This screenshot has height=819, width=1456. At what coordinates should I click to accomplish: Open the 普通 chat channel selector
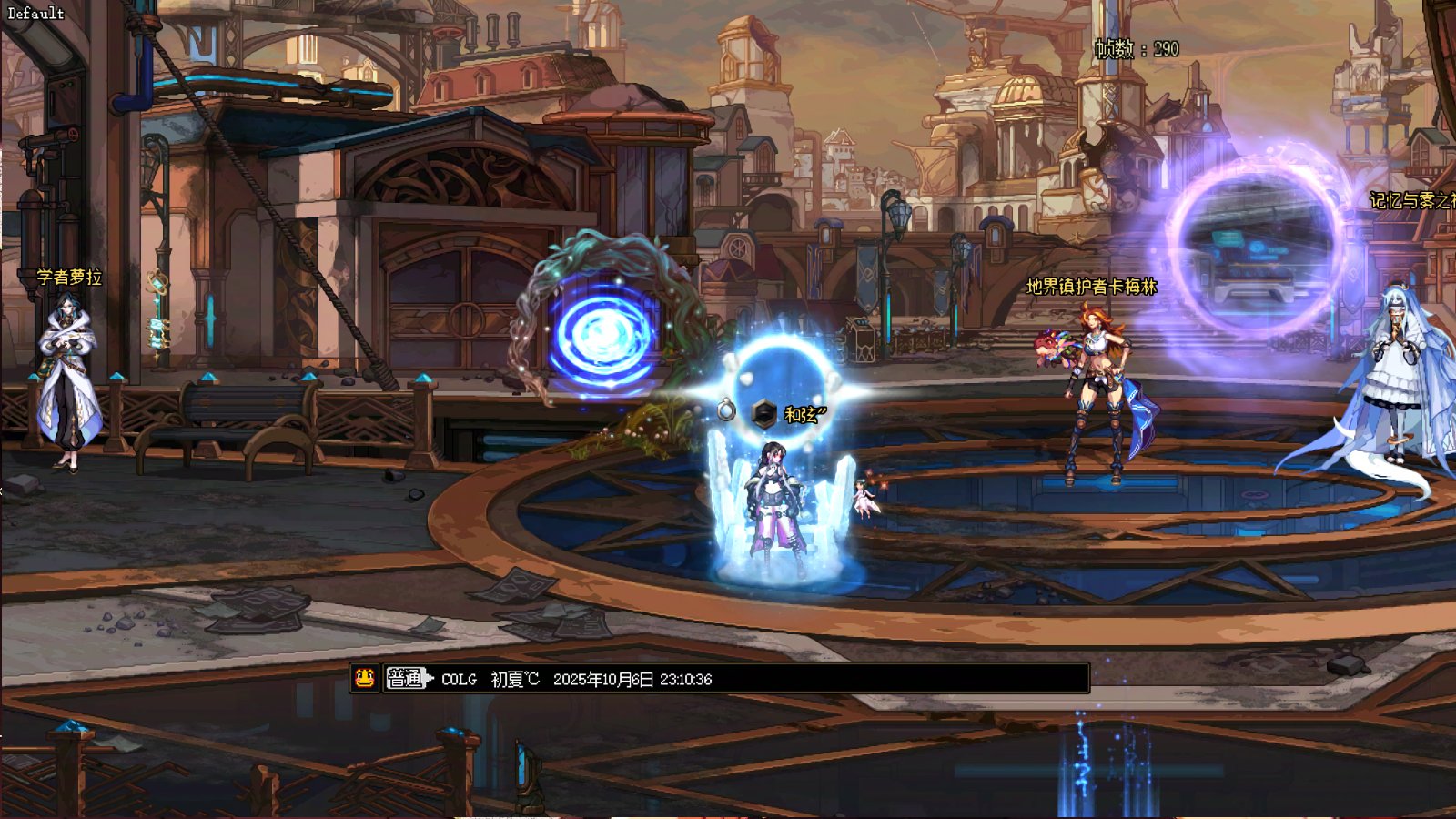click(407, 678)
